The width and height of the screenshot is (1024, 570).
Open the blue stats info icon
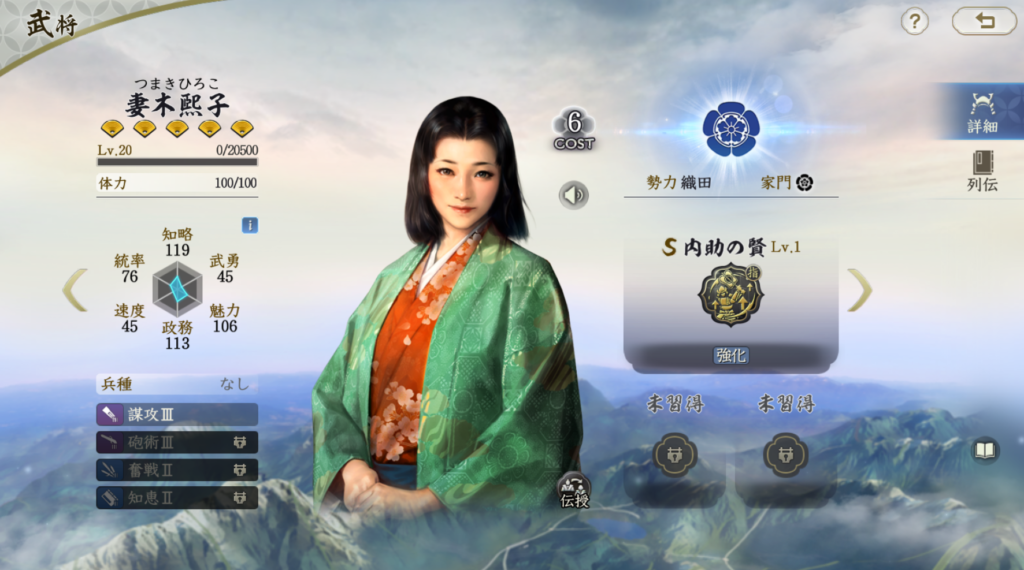[x=250, y=225]
